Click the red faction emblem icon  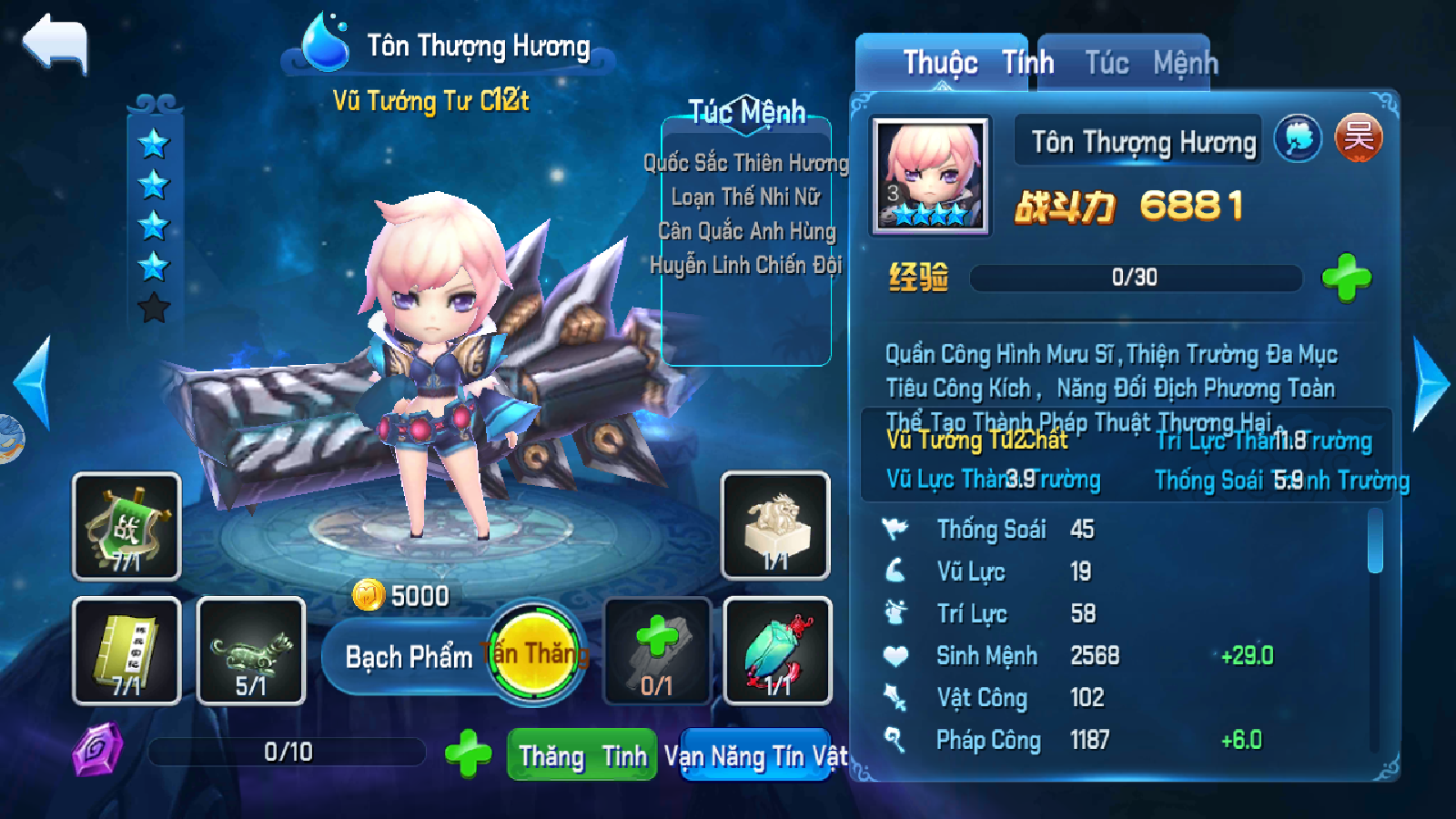click(x=1358, y=138)
